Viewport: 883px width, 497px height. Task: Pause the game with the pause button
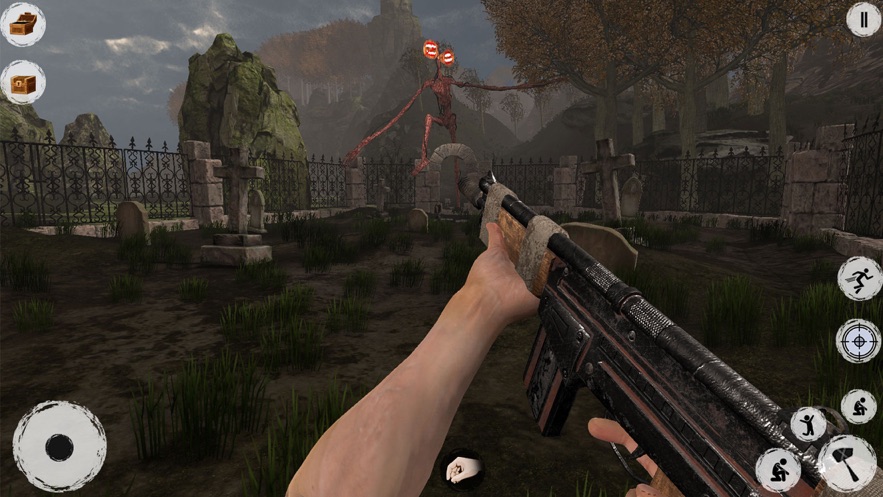pos(863,19)
